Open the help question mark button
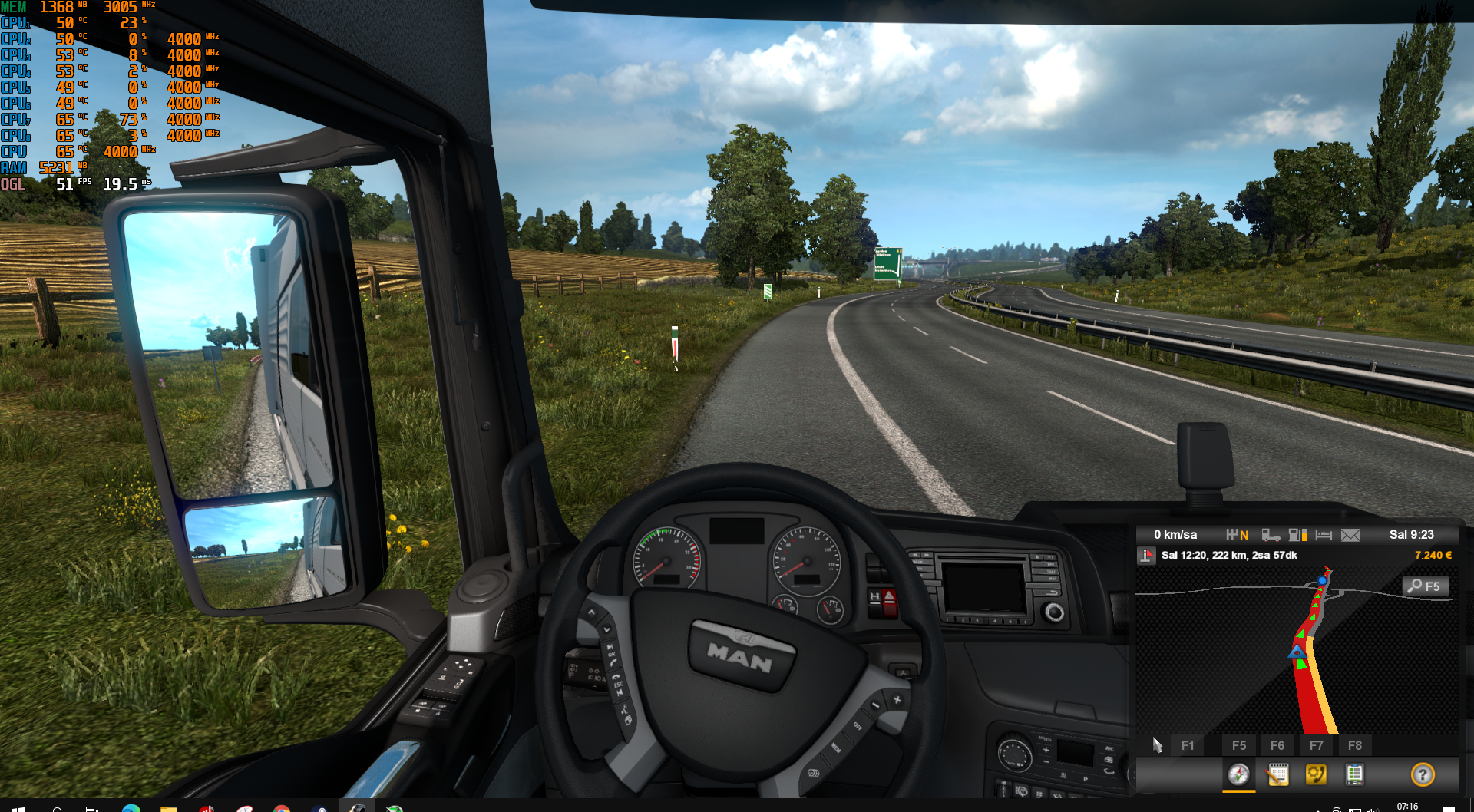 pyautogui.click(x=1422, y=774)
